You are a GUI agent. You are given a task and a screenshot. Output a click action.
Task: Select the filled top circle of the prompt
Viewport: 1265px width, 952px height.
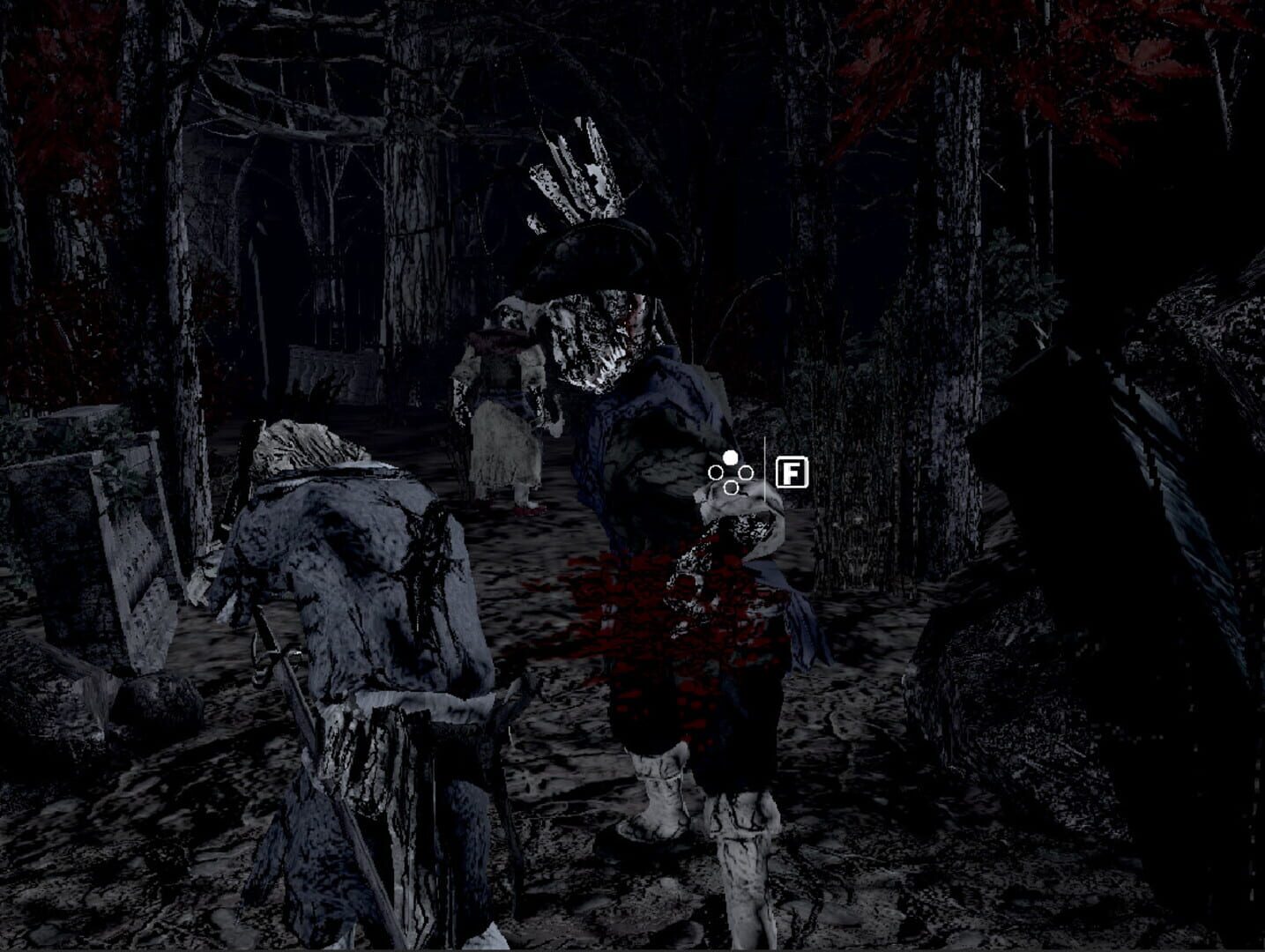click(731, 457)
